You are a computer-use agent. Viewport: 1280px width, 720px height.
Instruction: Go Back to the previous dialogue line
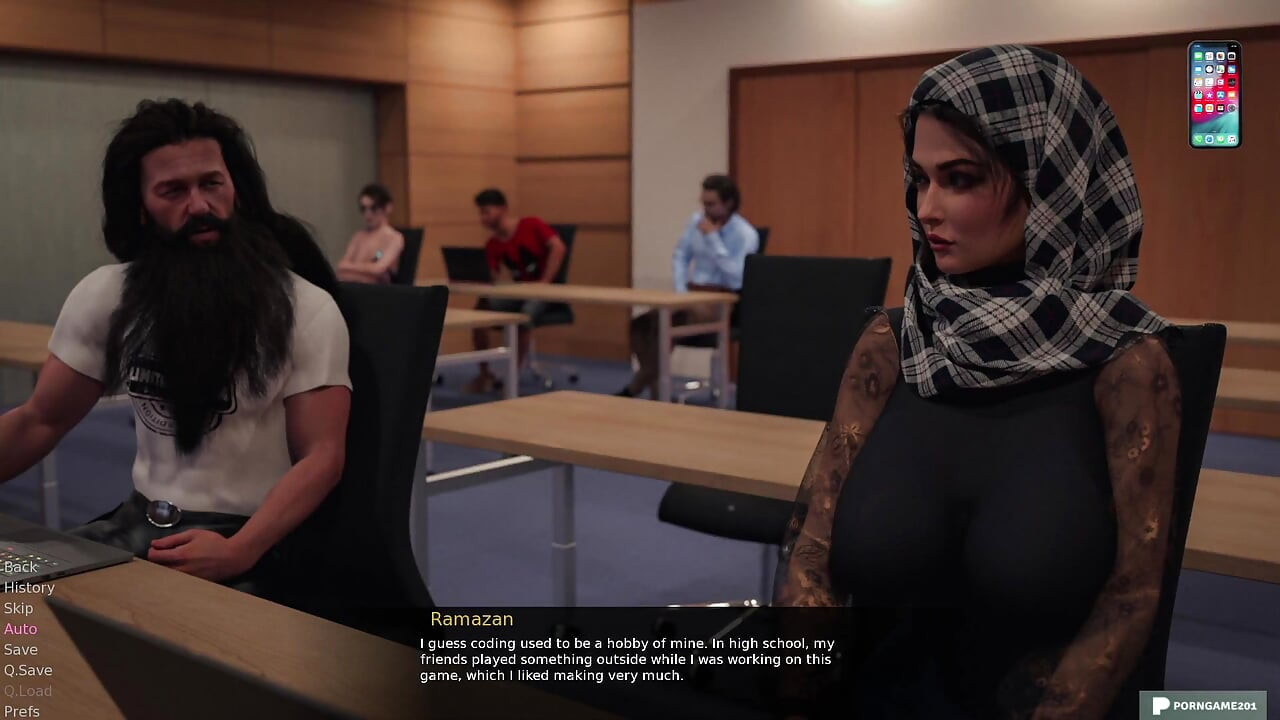pyautogui.click(x=20, y=567)
